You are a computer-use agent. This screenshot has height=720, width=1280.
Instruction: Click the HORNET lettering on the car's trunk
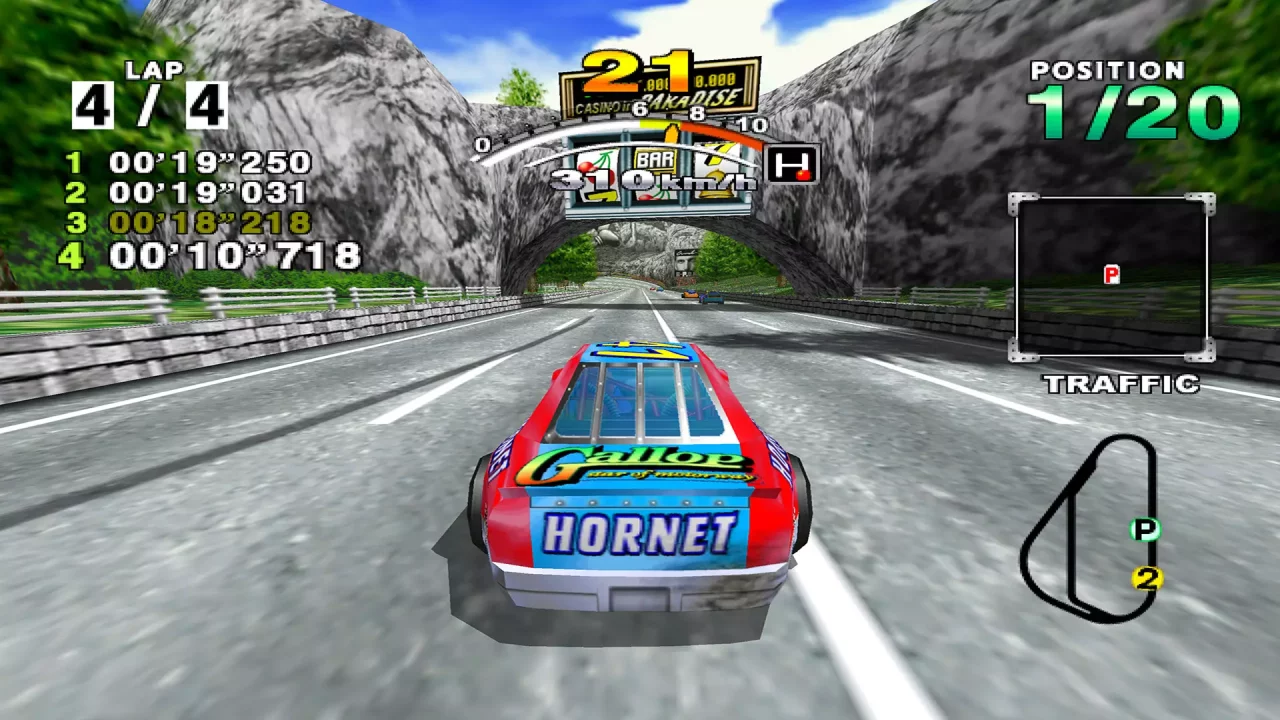[x=640, y=535]
